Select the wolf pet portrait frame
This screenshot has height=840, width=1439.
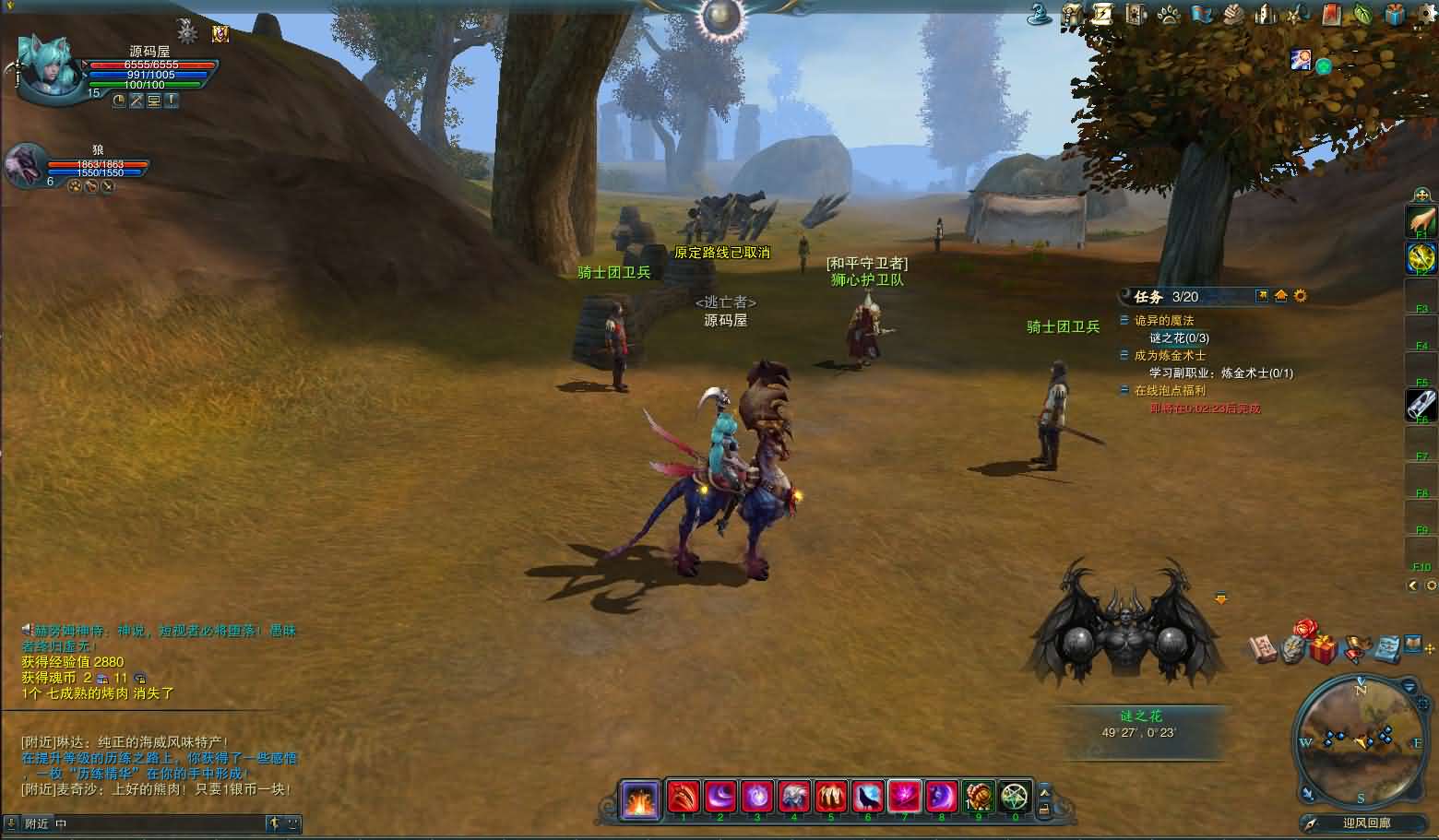click(24, 168)
